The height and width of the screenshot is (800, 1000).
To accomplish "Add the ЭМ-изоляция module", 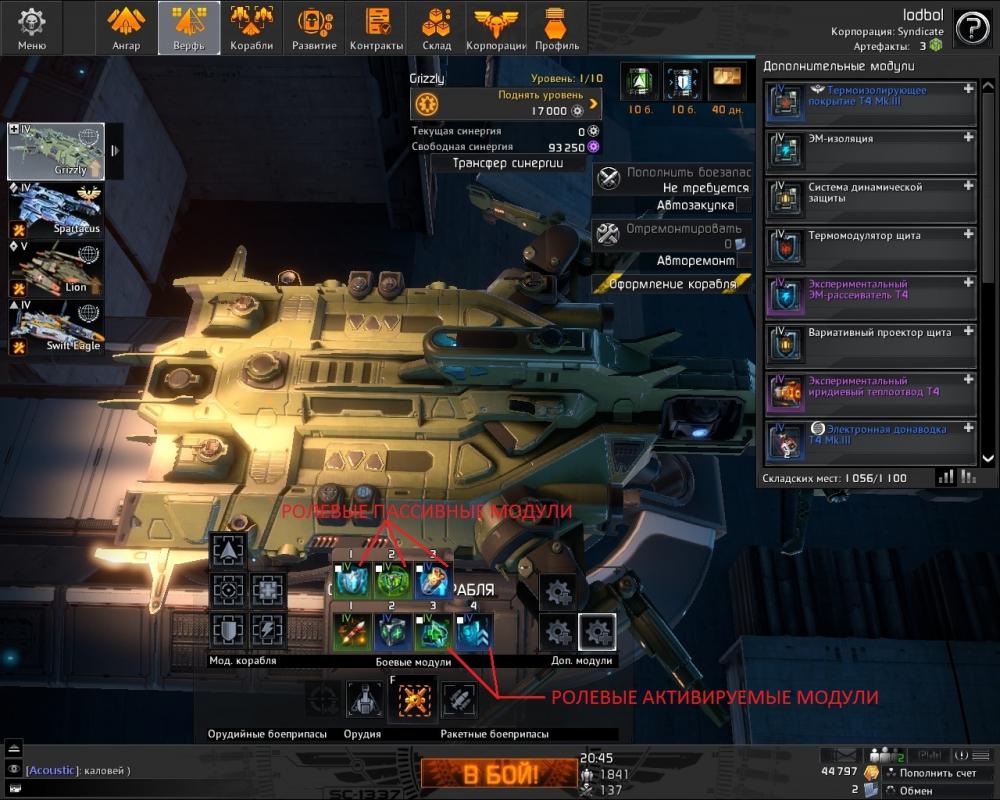I will (x=968, y=137).
